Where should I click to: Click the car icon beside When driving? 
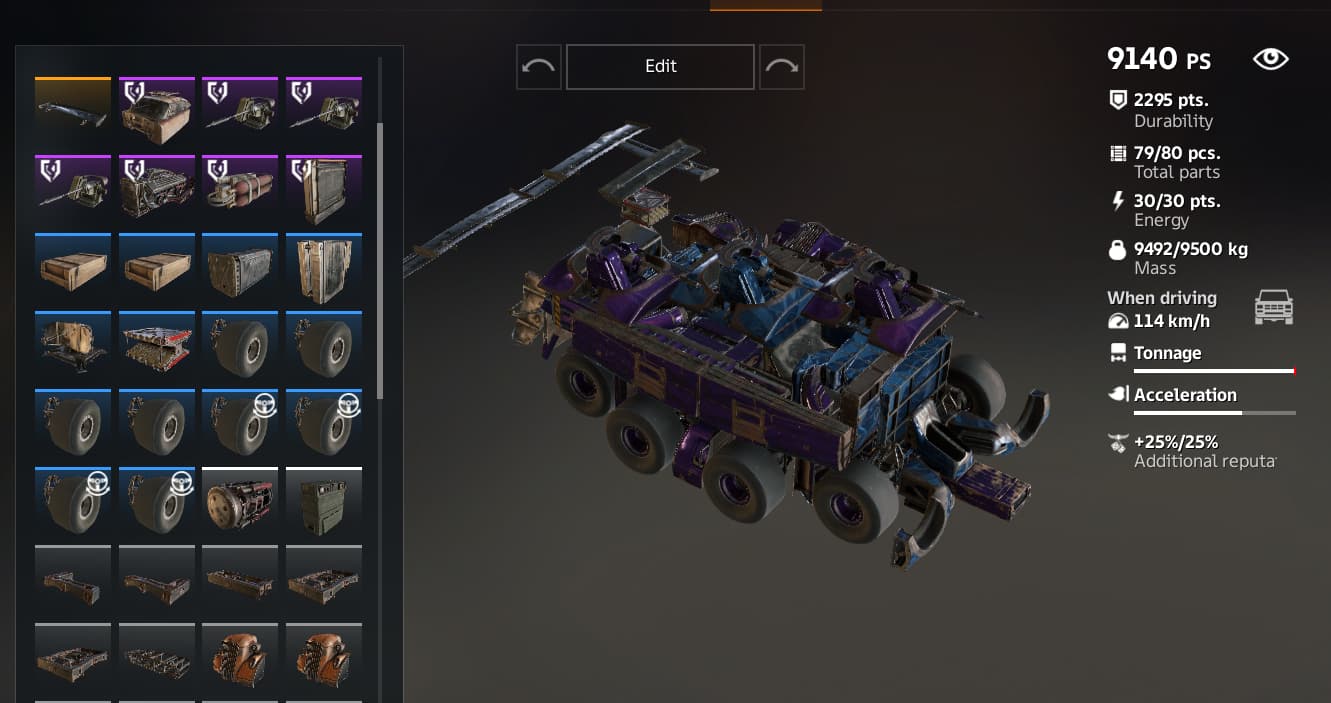coord(1273,308)
